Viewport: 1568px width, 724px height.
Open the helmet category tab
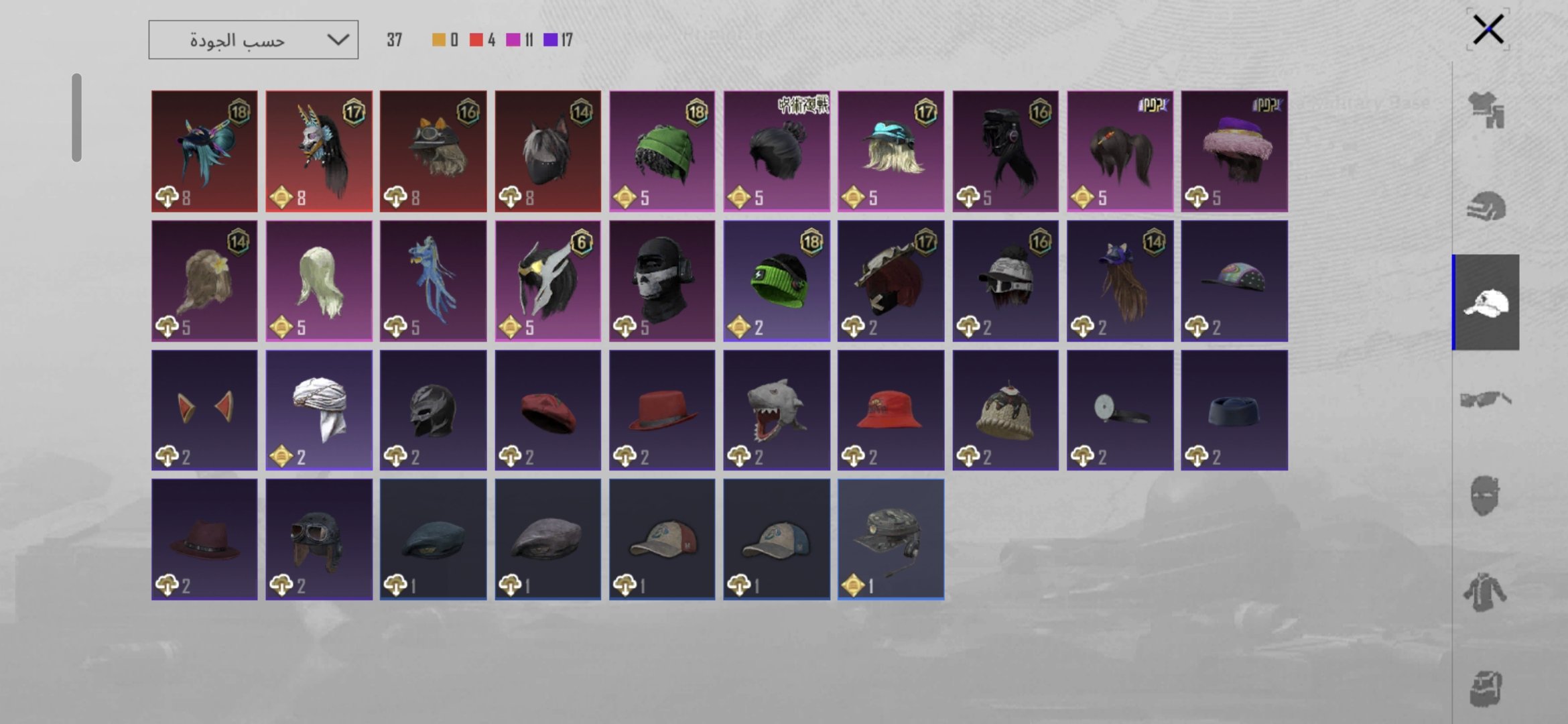(1486, 206)
